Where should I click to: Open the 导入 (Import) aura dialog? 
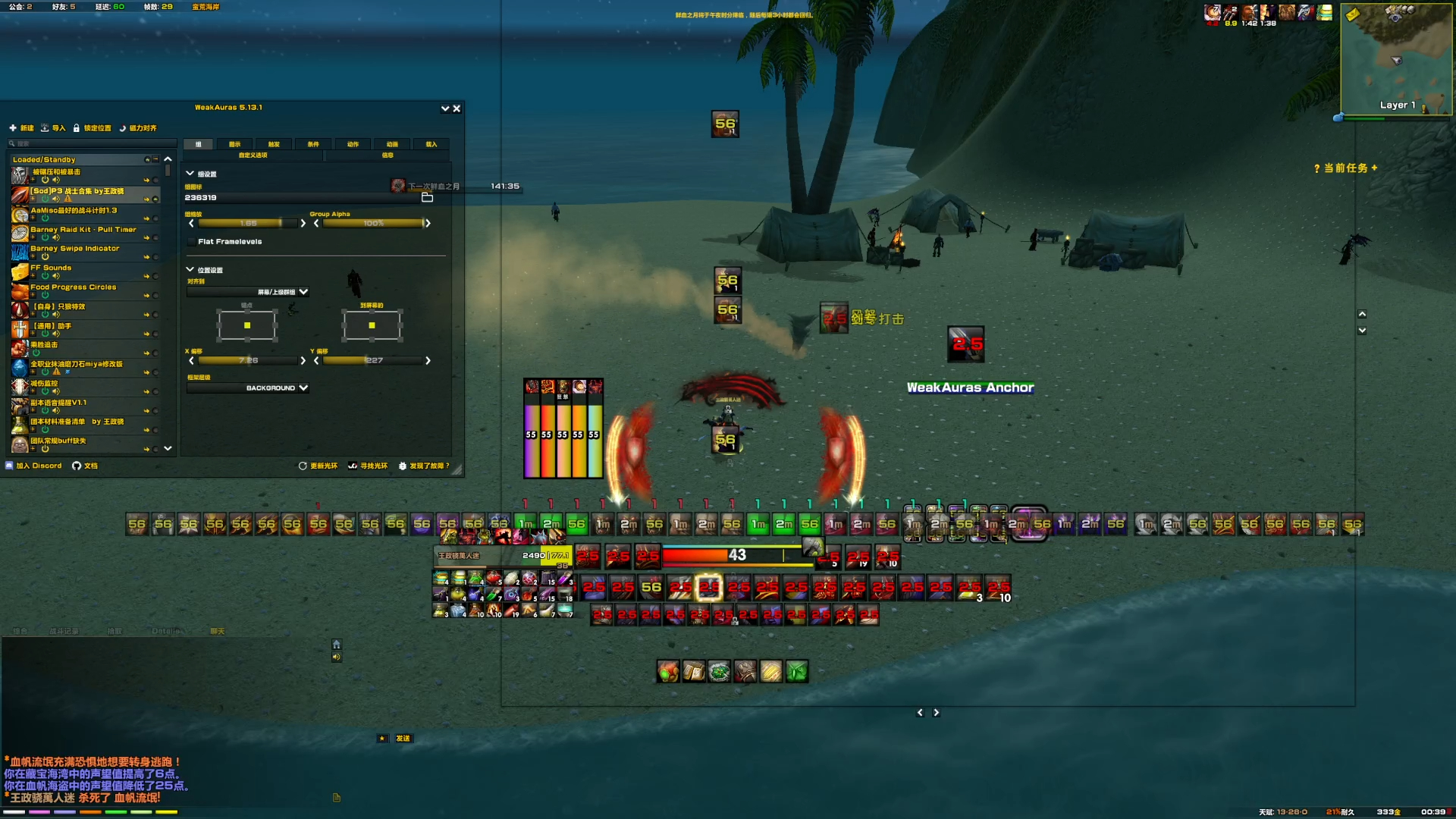pyautogui.click(x=53, y=128)
